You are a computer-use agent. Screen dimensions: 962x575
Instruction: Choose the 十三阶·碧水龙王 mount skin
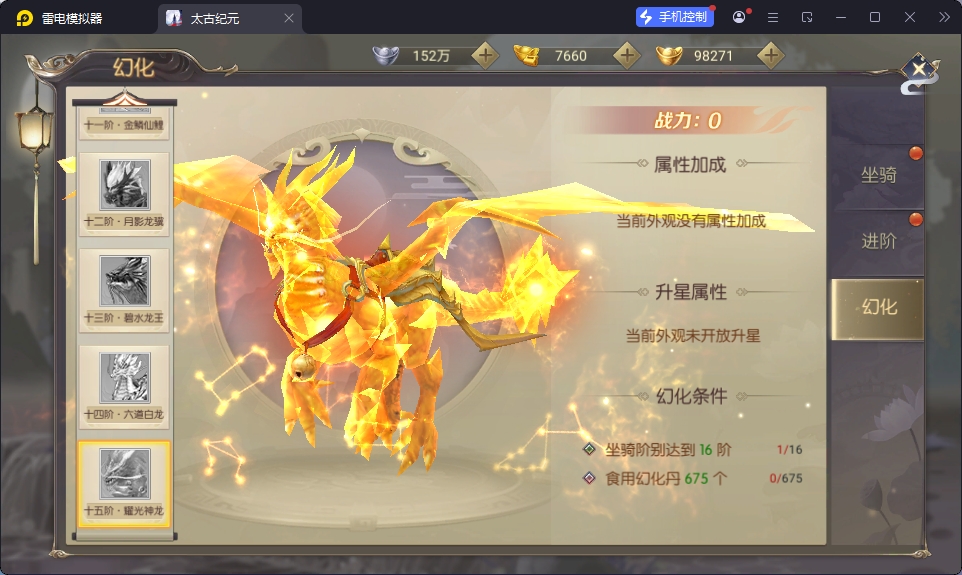click(x=125, y=289)
